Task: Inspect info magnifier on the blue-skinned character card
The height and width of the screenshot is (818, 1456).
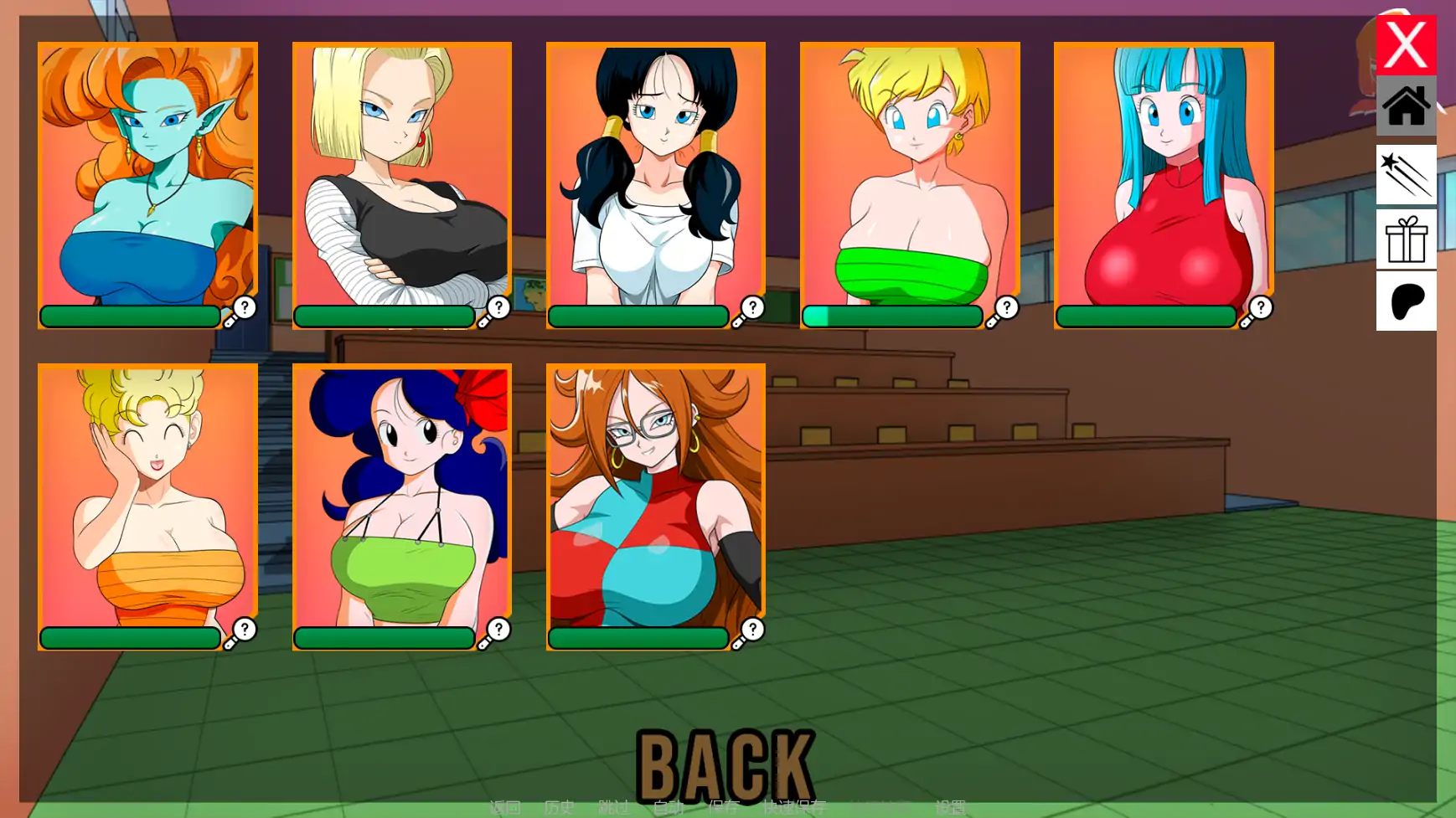Action: tap(240, 311)
